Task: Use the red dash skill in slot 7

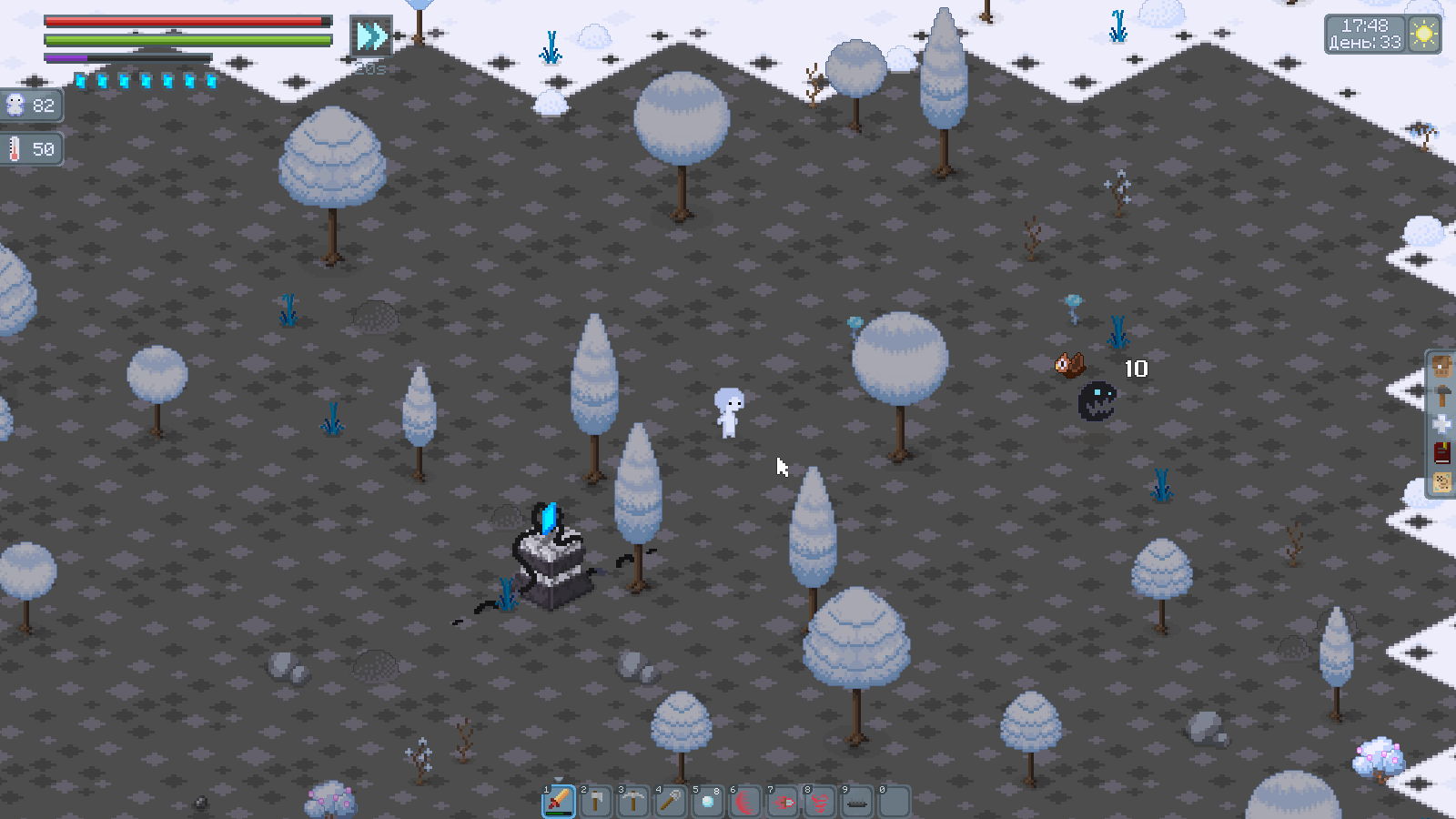Action: 783,802
